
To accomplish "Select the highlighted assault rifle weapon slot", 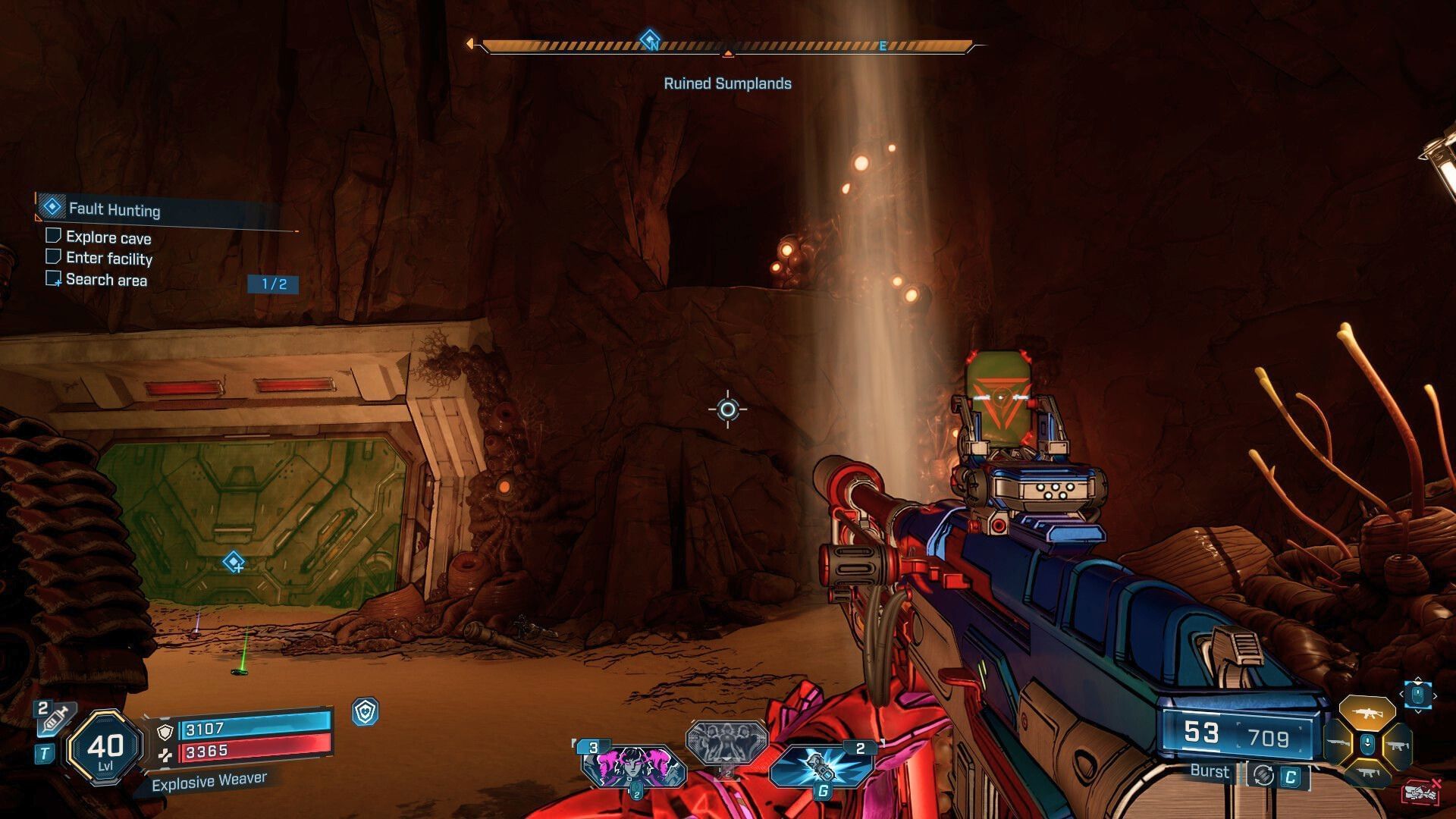I will tap(1367, 713).
